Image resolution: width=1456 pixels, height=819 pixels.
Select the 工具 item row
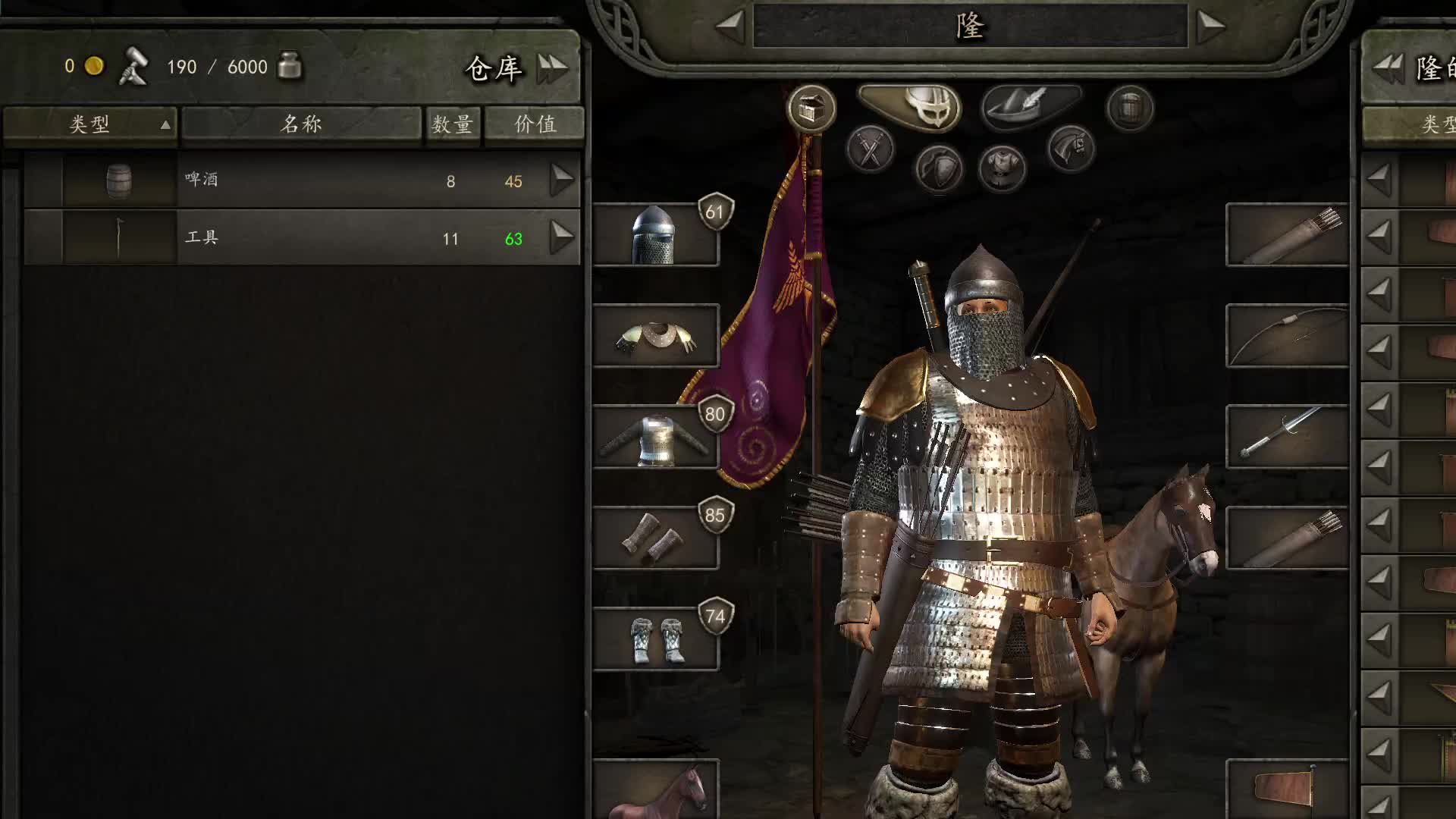[x=303, y=238]
